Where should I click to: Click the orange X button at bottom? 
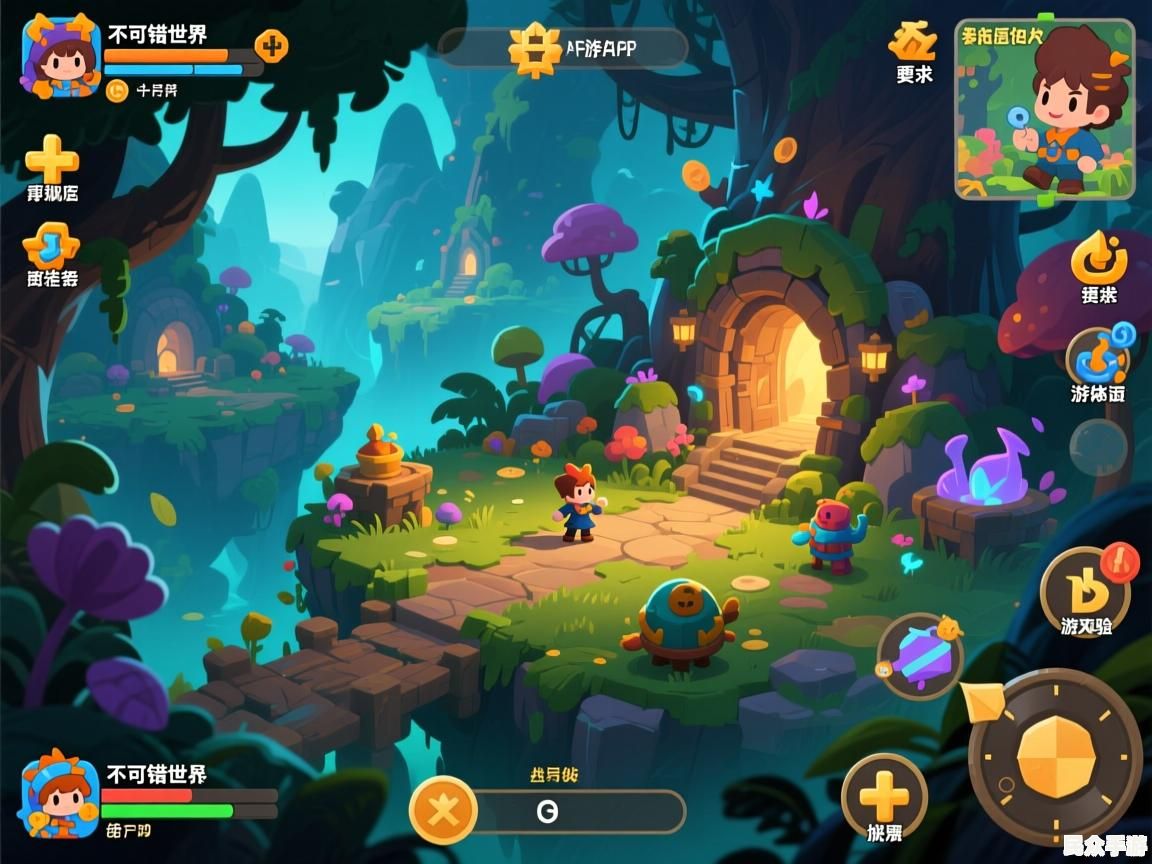click(x=443, y=810)
